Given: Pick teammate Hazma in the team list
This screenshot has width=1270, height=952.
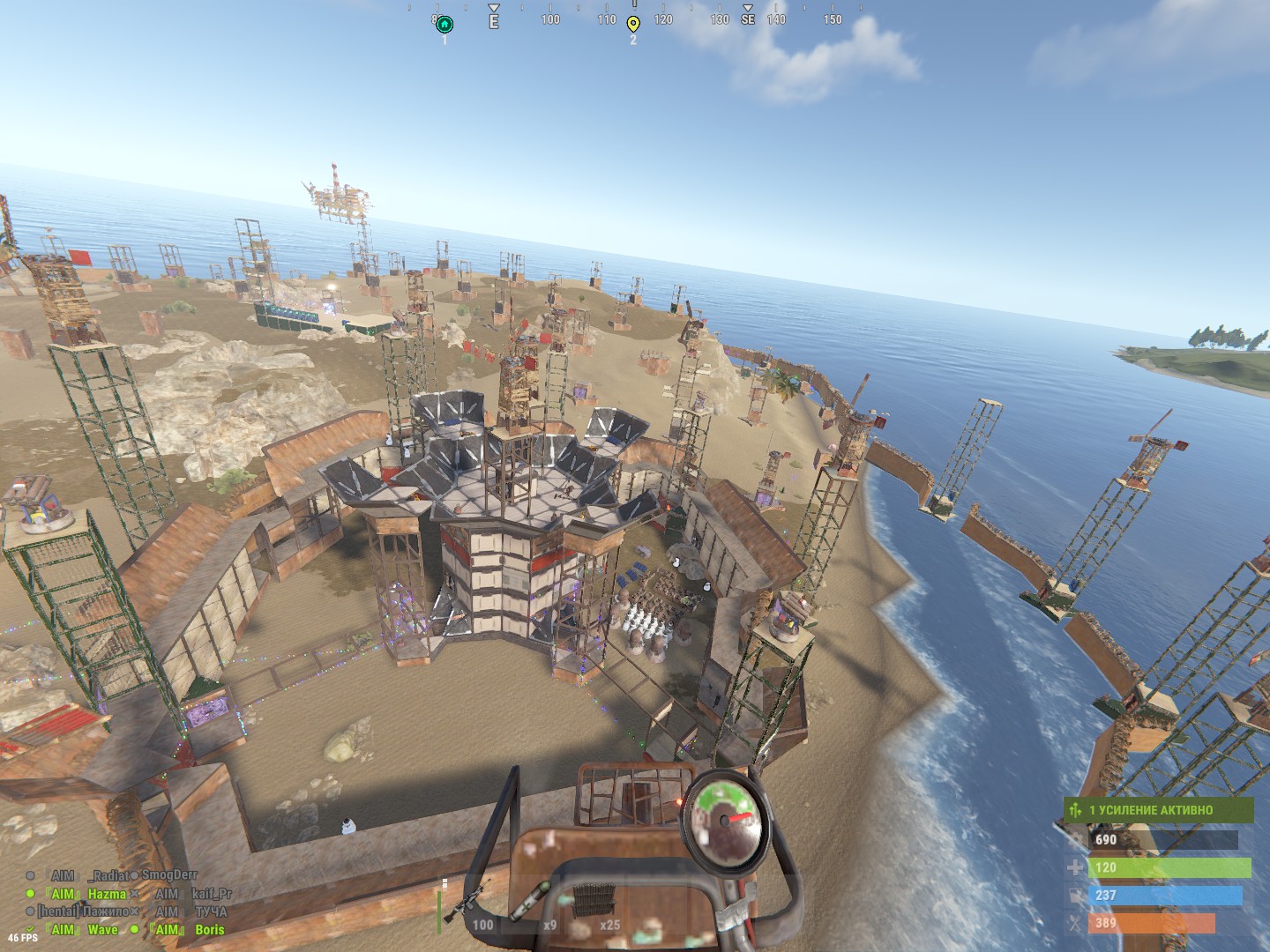Looking at the screenshot, I should (x=106, y=894).
